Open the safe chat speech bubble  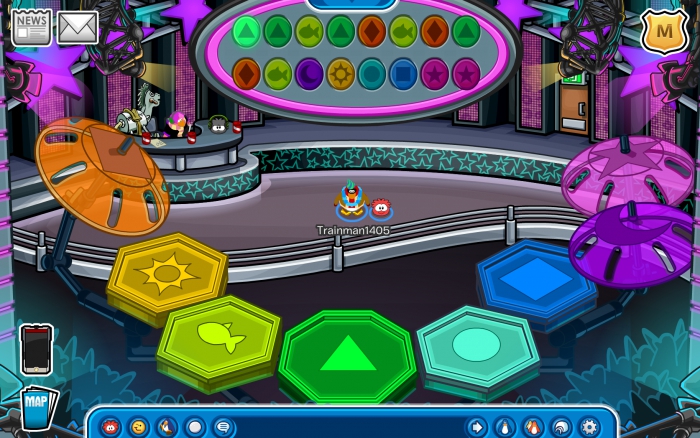pyautogui.click(x=222, y=427)
